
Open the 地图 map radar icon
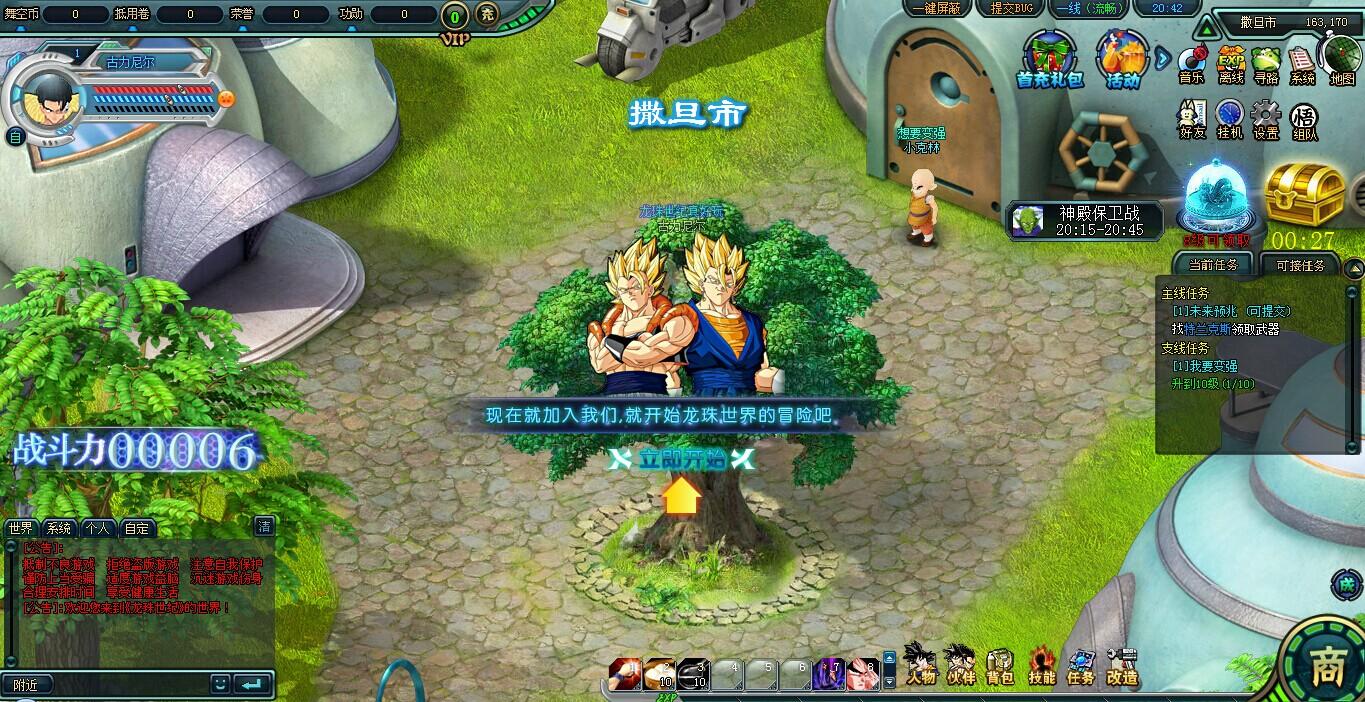[1341, 60]
